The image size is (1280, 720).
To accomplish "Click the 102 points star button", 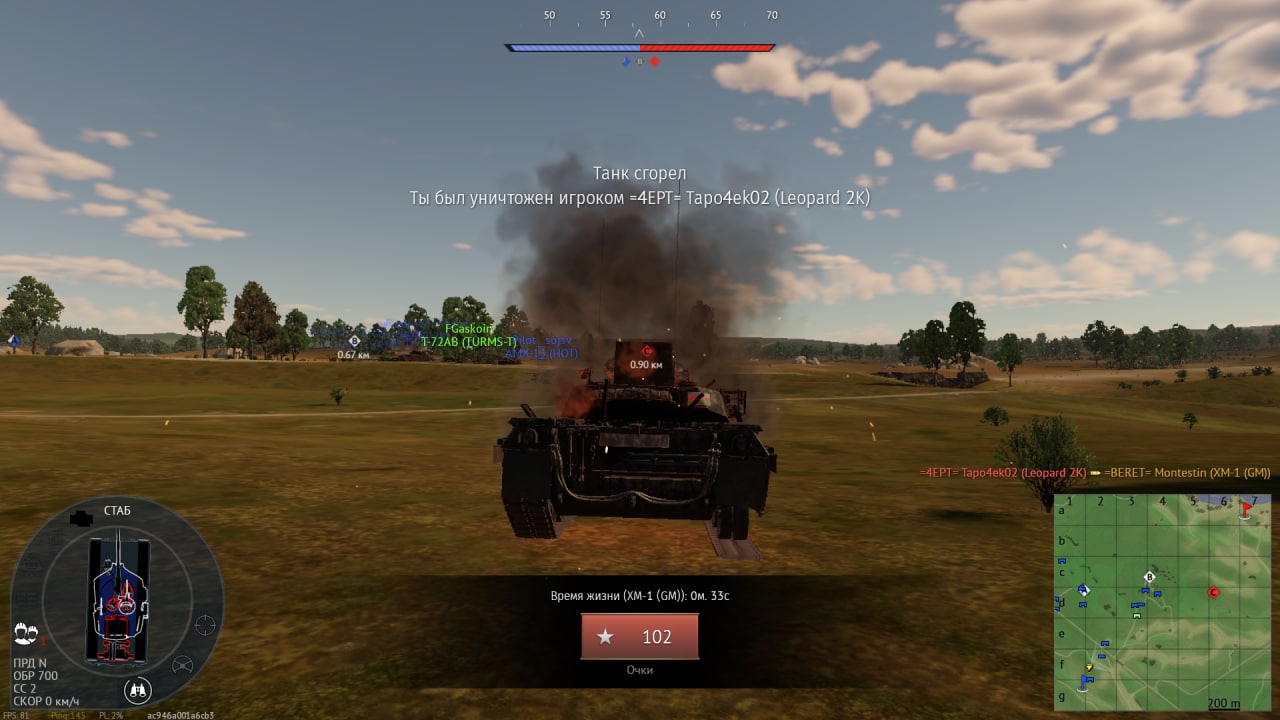I will tap(640, 637).
